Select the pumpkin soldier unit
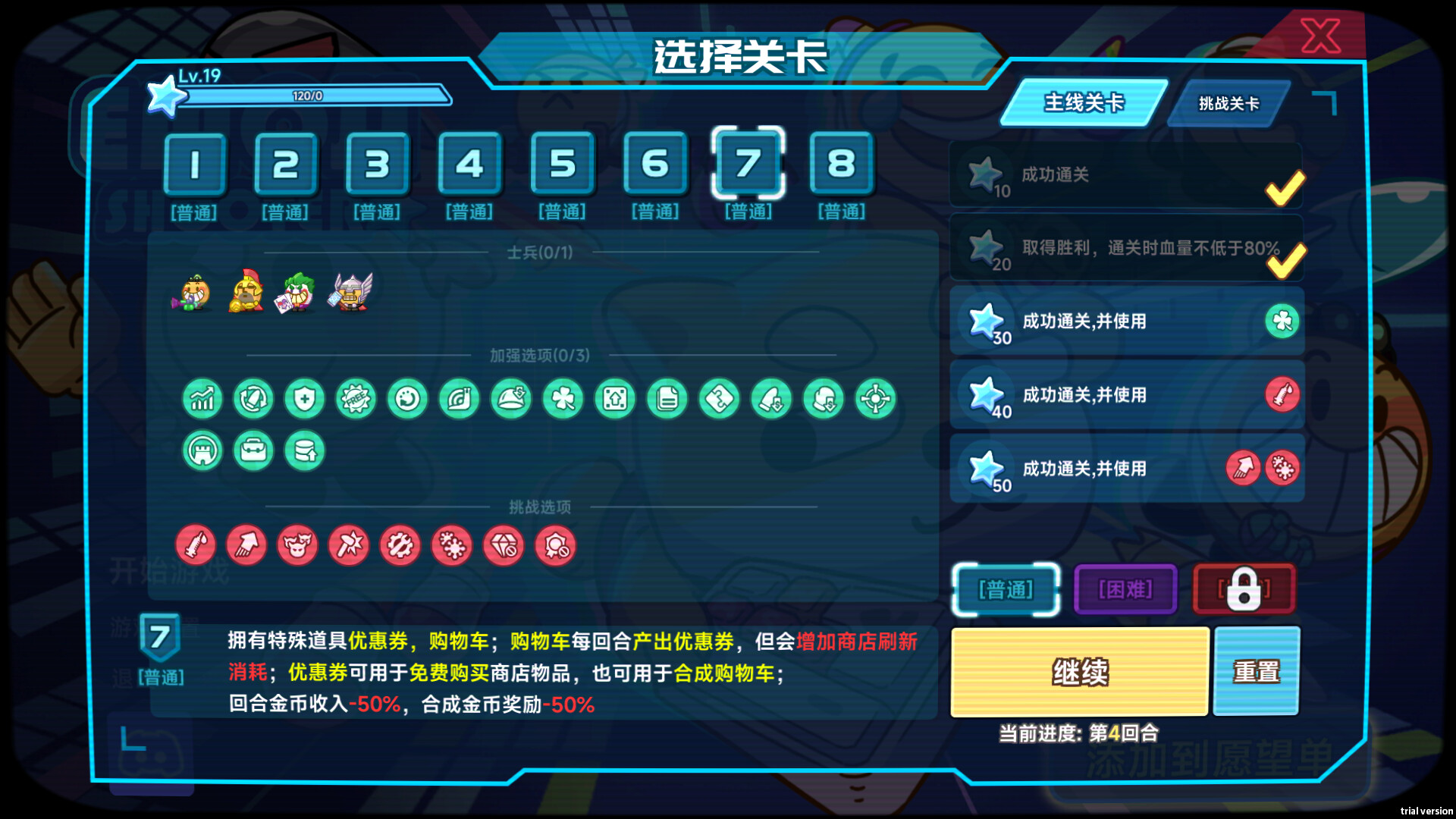Screen dimensions: 1456x819 pos(191,292)
